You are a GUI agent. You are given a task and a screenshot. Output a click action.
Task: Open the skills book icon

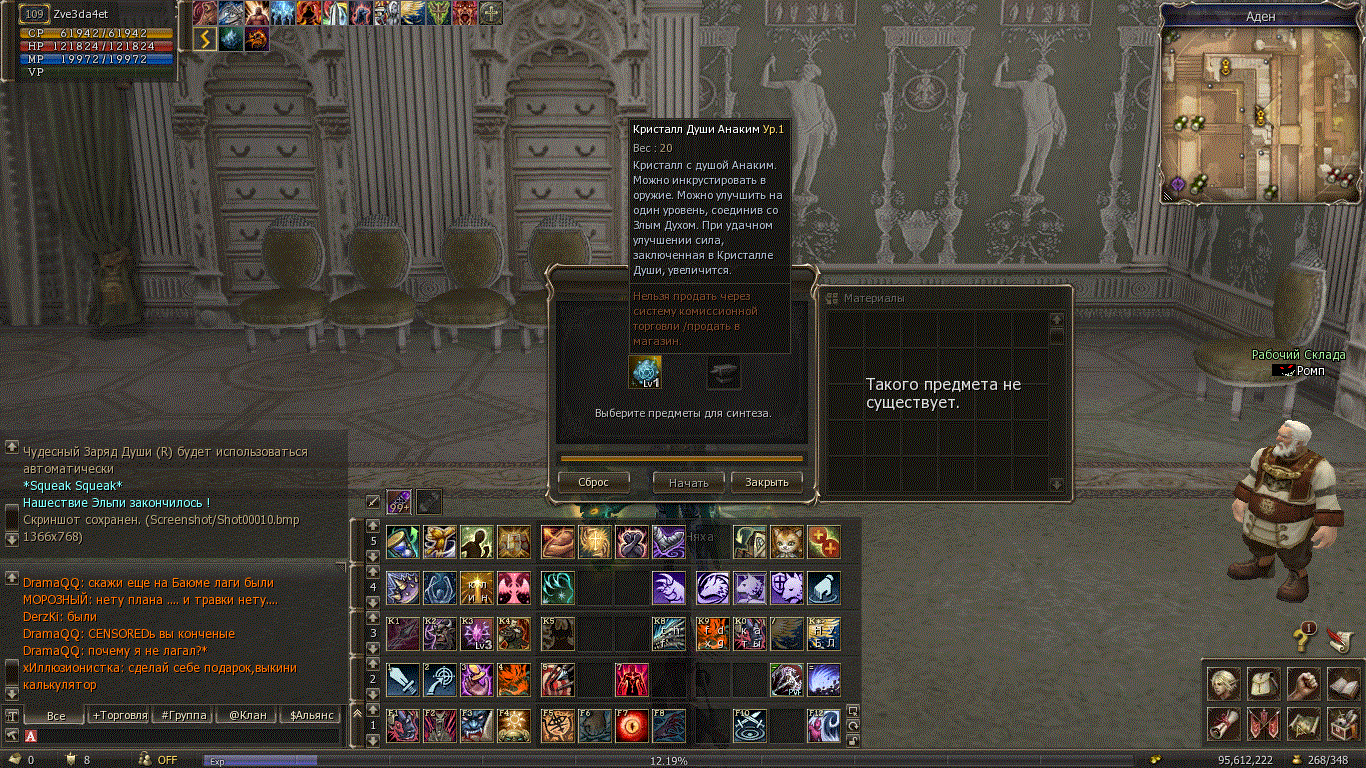click(x=1342, y=684)
